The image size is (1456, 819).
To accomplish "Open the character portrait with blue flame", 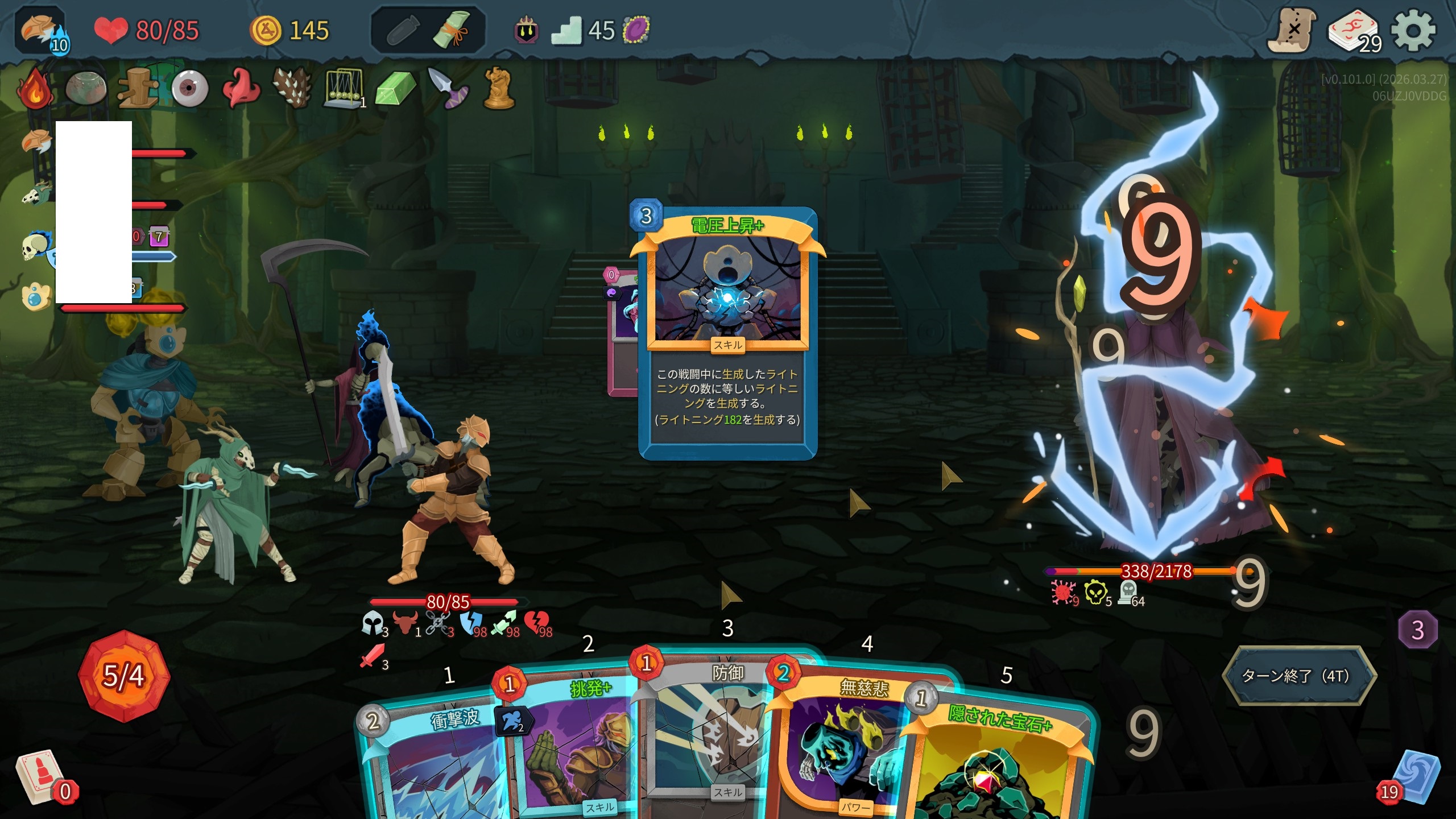I will point(41,31).
